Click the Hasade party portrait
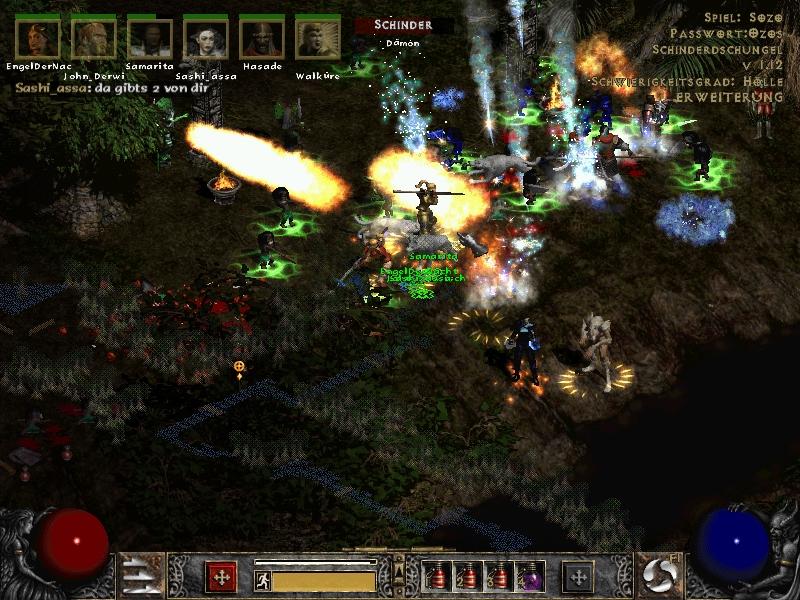The width and height of the screenshot is (800, 600). click(x=261, y=38)
